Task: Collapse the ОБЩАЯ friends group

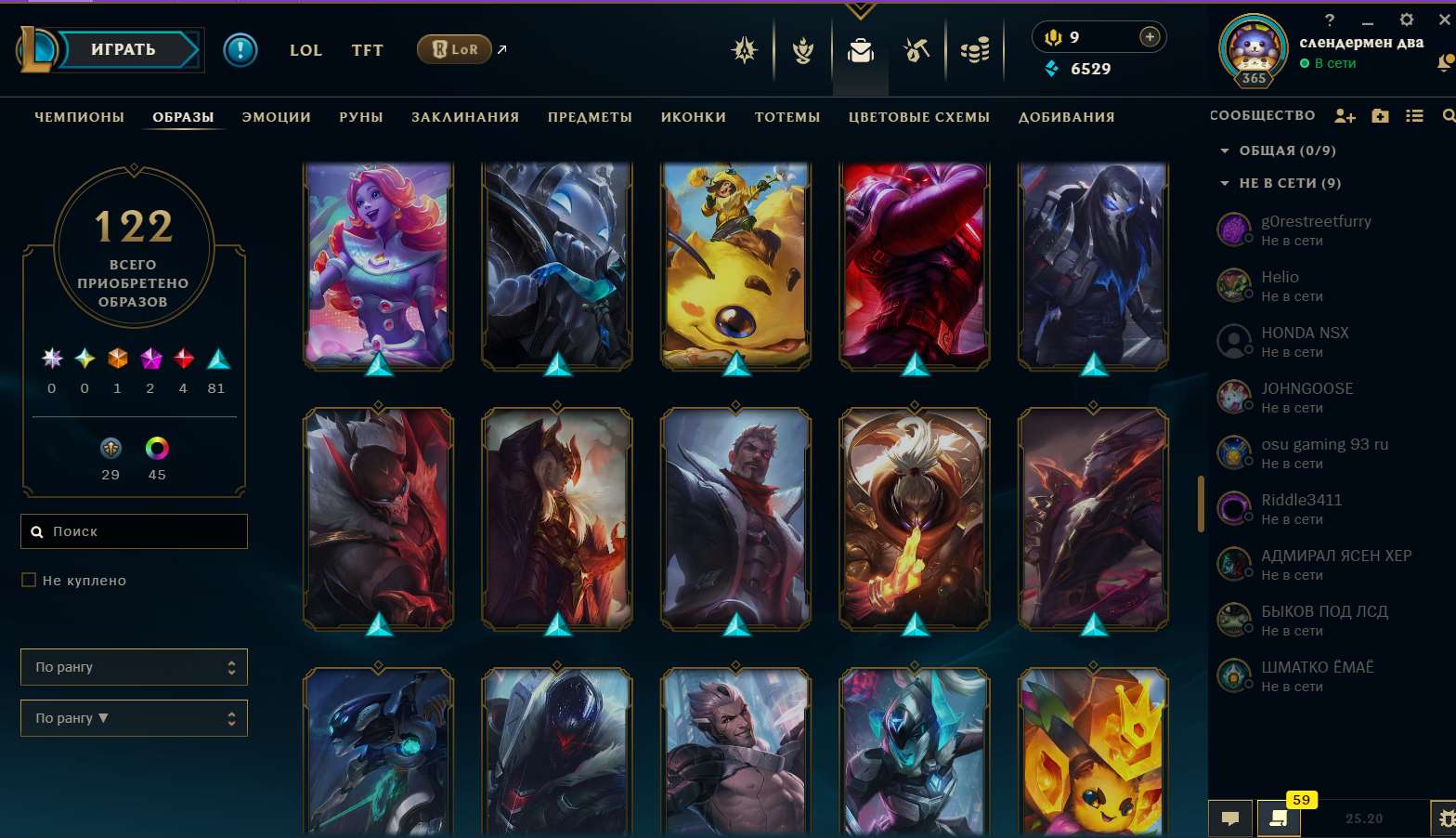Action: pos(1227,150)
